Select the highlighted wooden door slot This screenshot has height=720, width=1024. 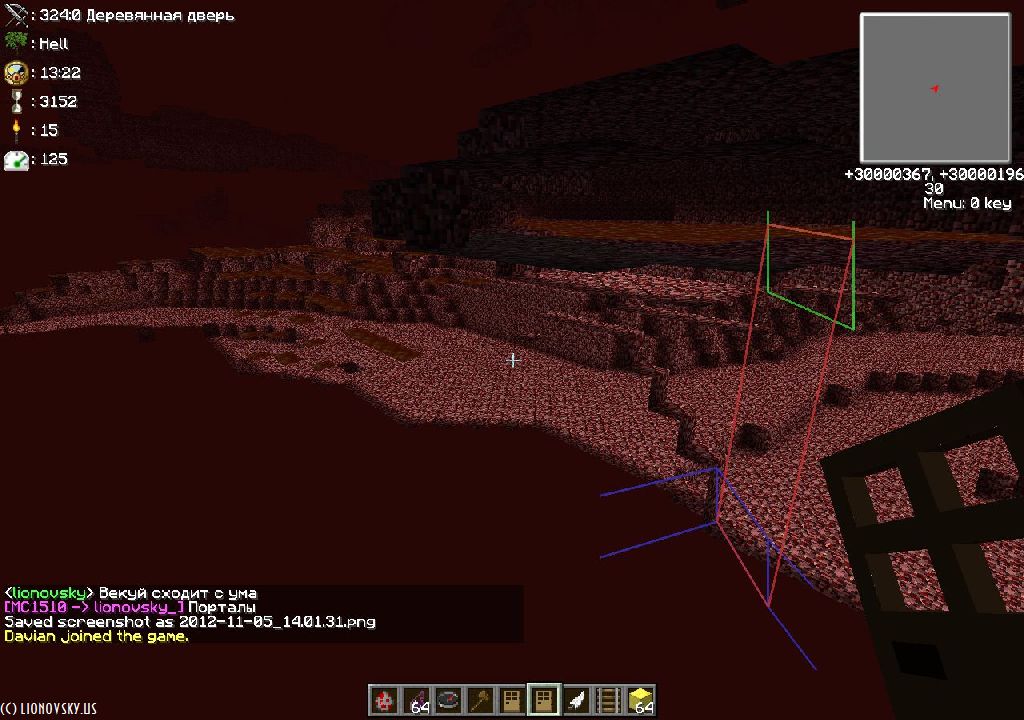[544, 699]
